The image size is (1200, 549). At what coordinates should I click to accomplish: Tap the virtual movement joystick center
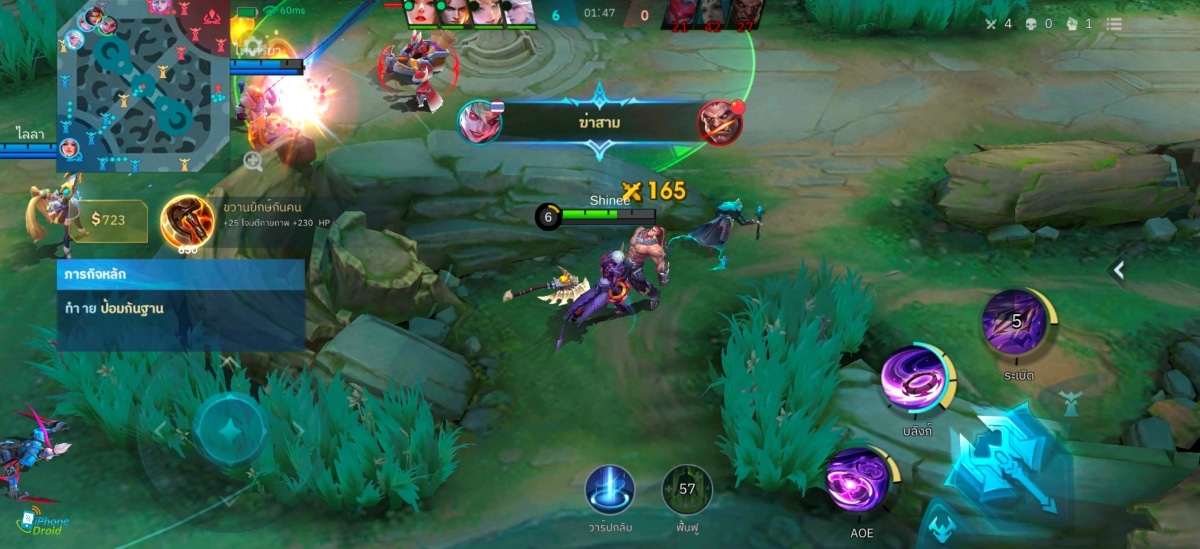(x=230, y=430)
